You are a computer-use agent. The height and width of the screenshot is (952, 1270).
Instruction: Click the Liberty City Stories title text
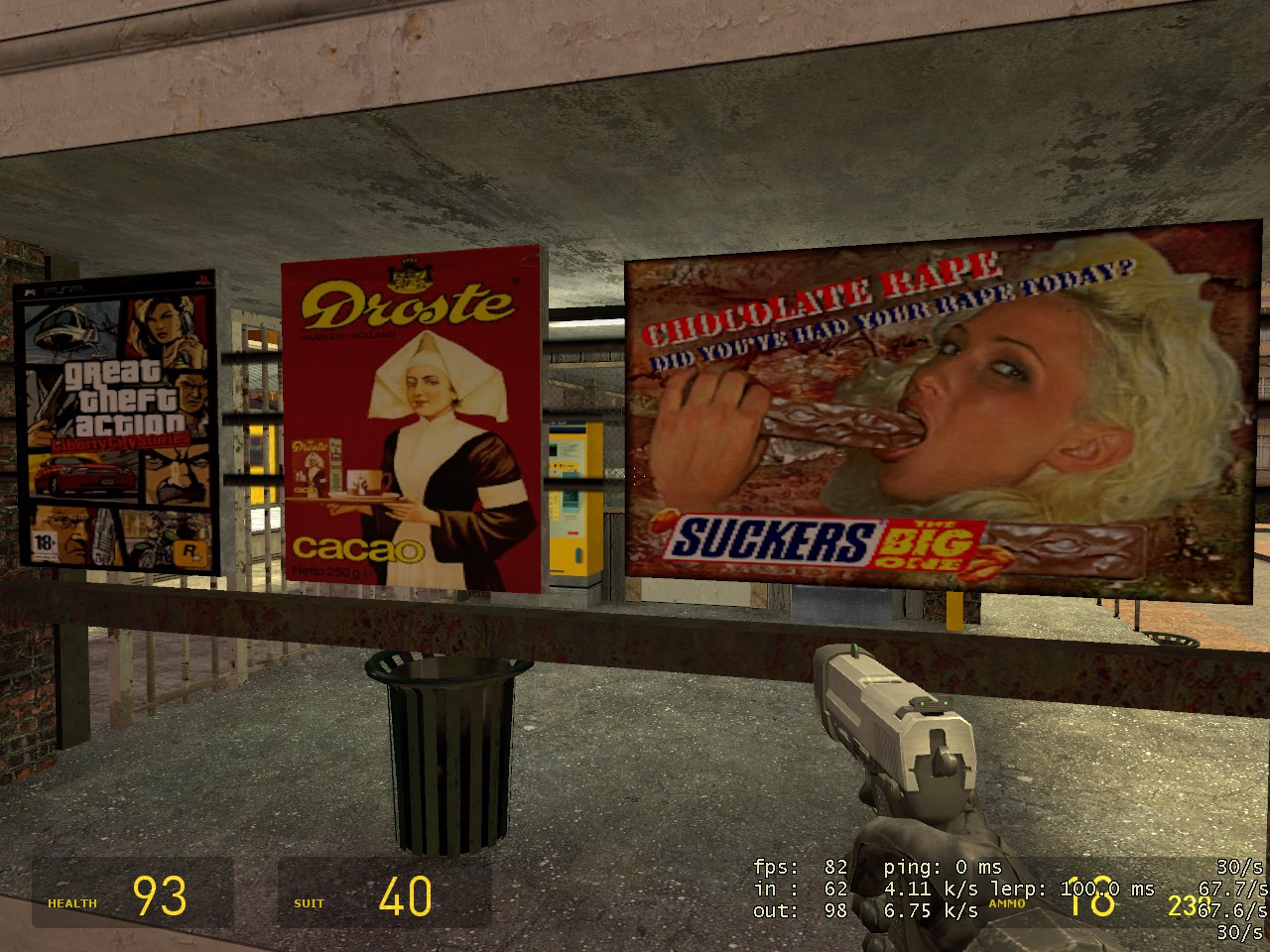121,439
